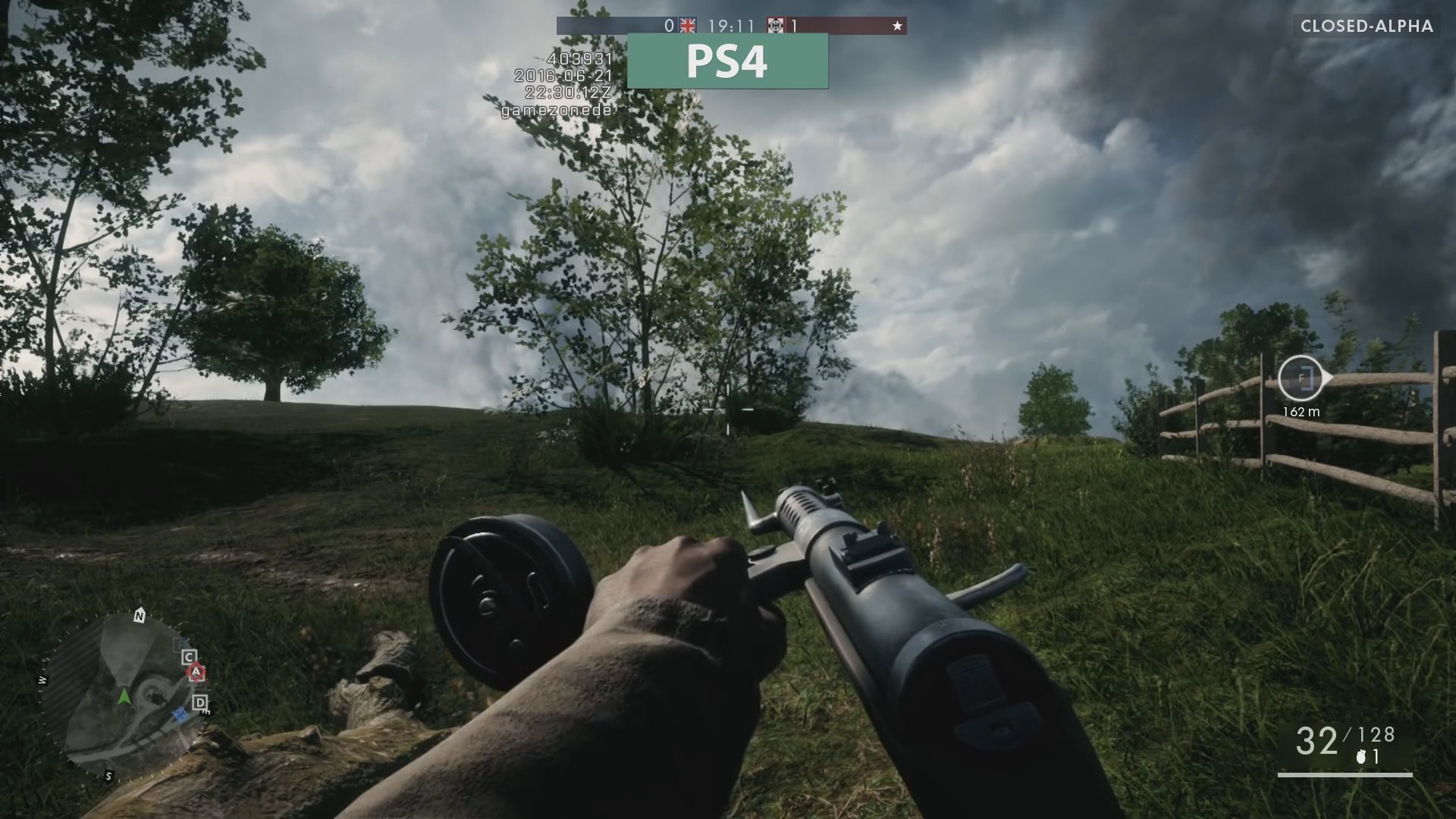
Task: Click the 19:11 match timer
Action: pos(732,25)
